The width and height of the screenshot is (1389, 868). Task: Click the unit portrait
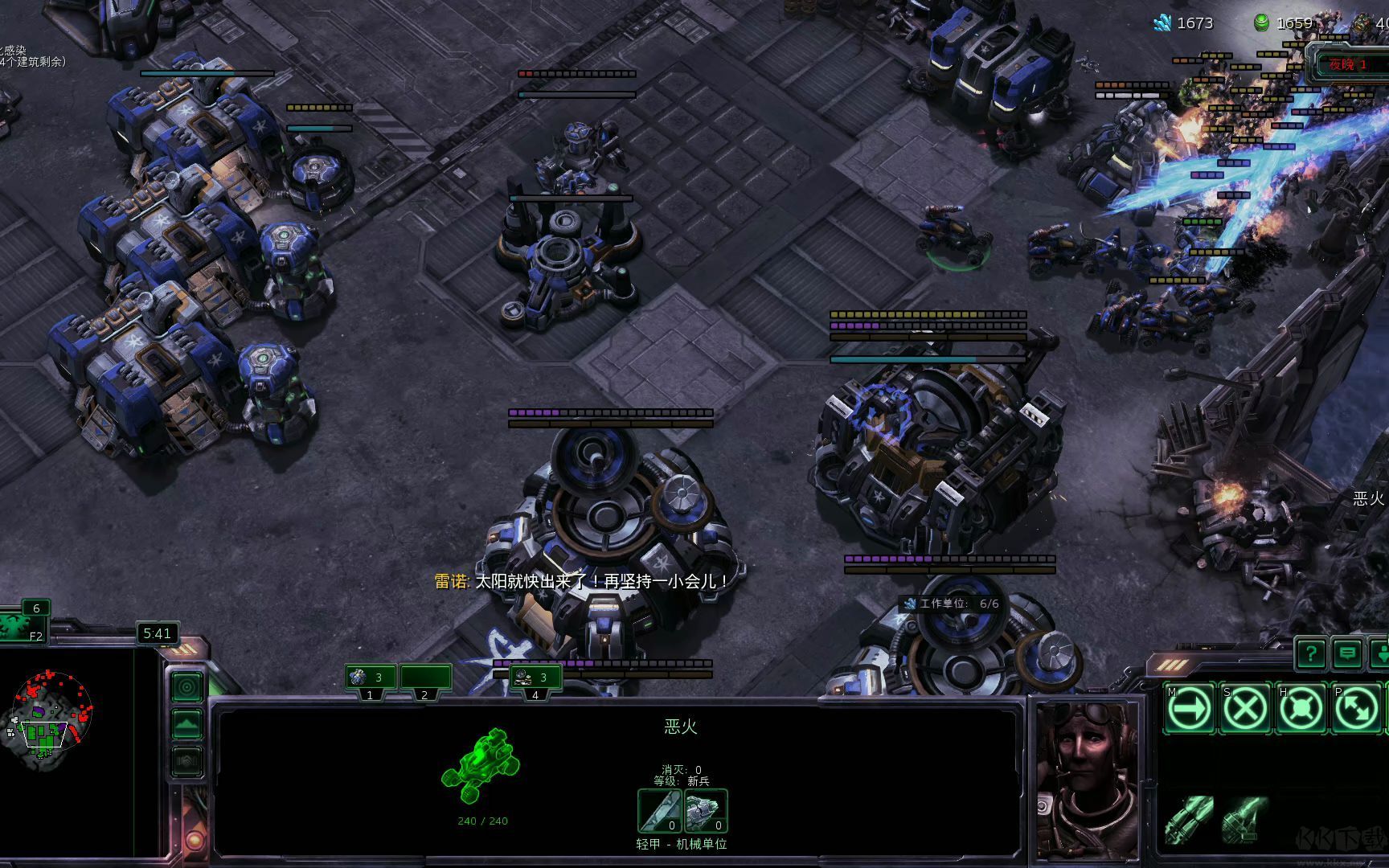(x=1088, y=780)
